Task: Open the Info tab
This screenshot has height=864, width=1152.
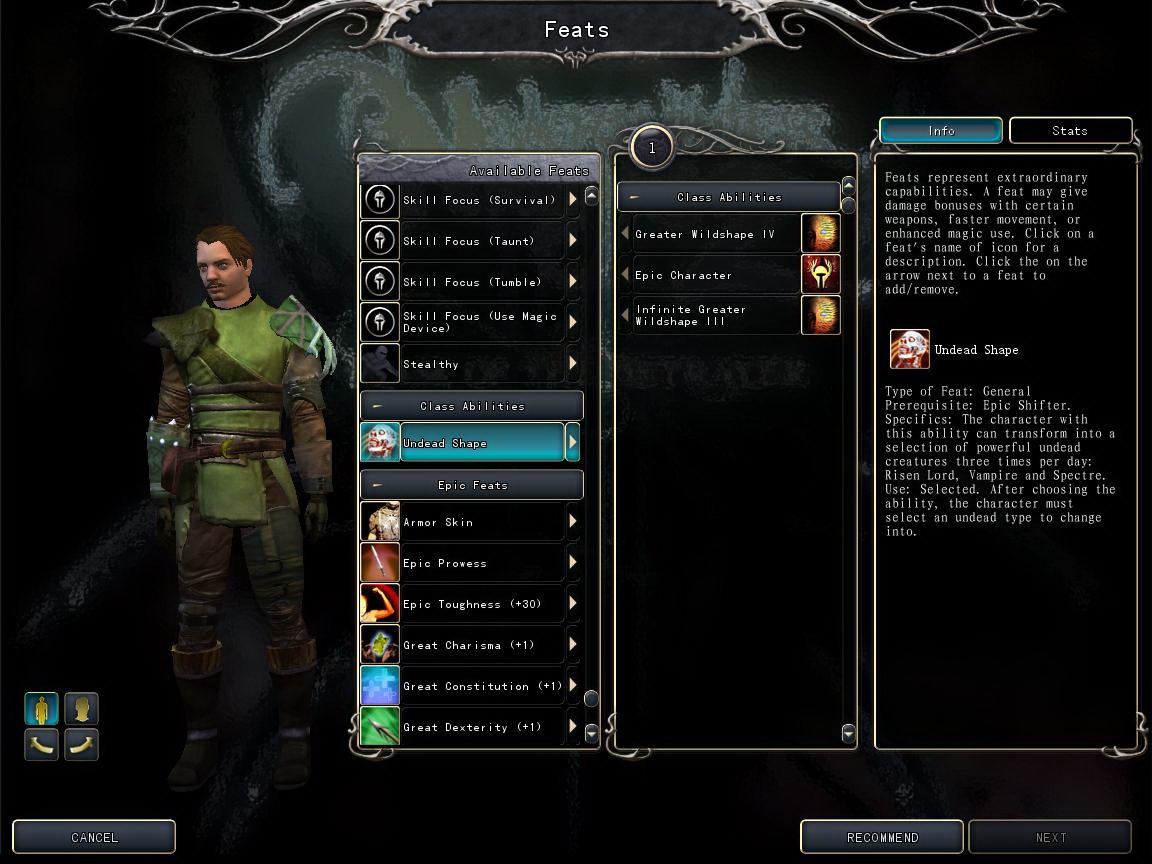Action: (x=941, y=131)
